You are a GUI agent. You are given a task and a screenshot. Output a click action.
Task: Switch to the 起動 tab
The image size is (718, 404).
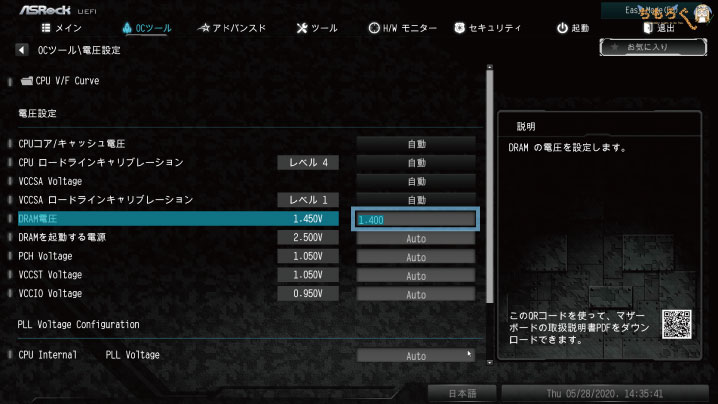573,28
